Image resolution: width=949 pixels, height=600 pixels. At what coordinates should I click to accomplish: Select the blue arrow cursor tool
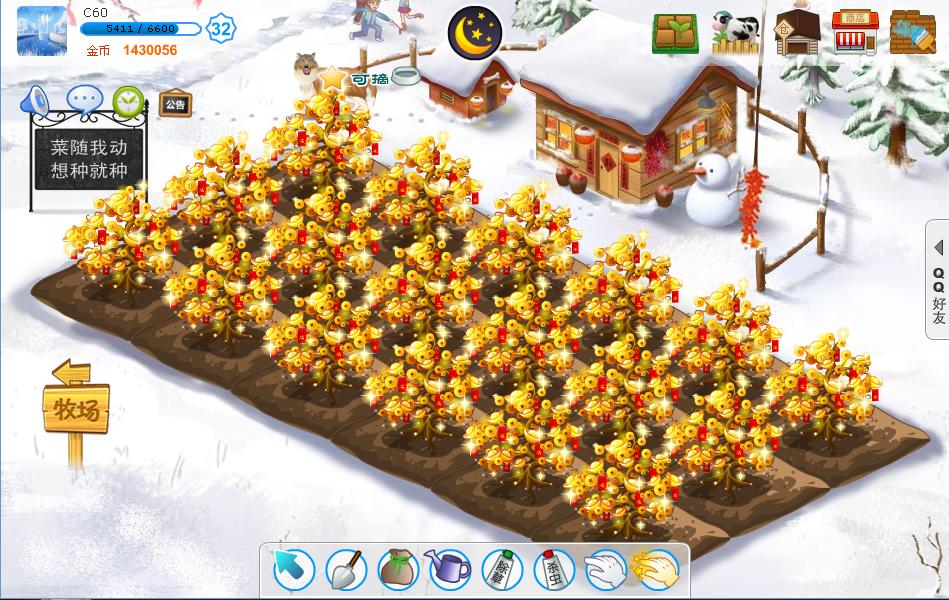294,570
